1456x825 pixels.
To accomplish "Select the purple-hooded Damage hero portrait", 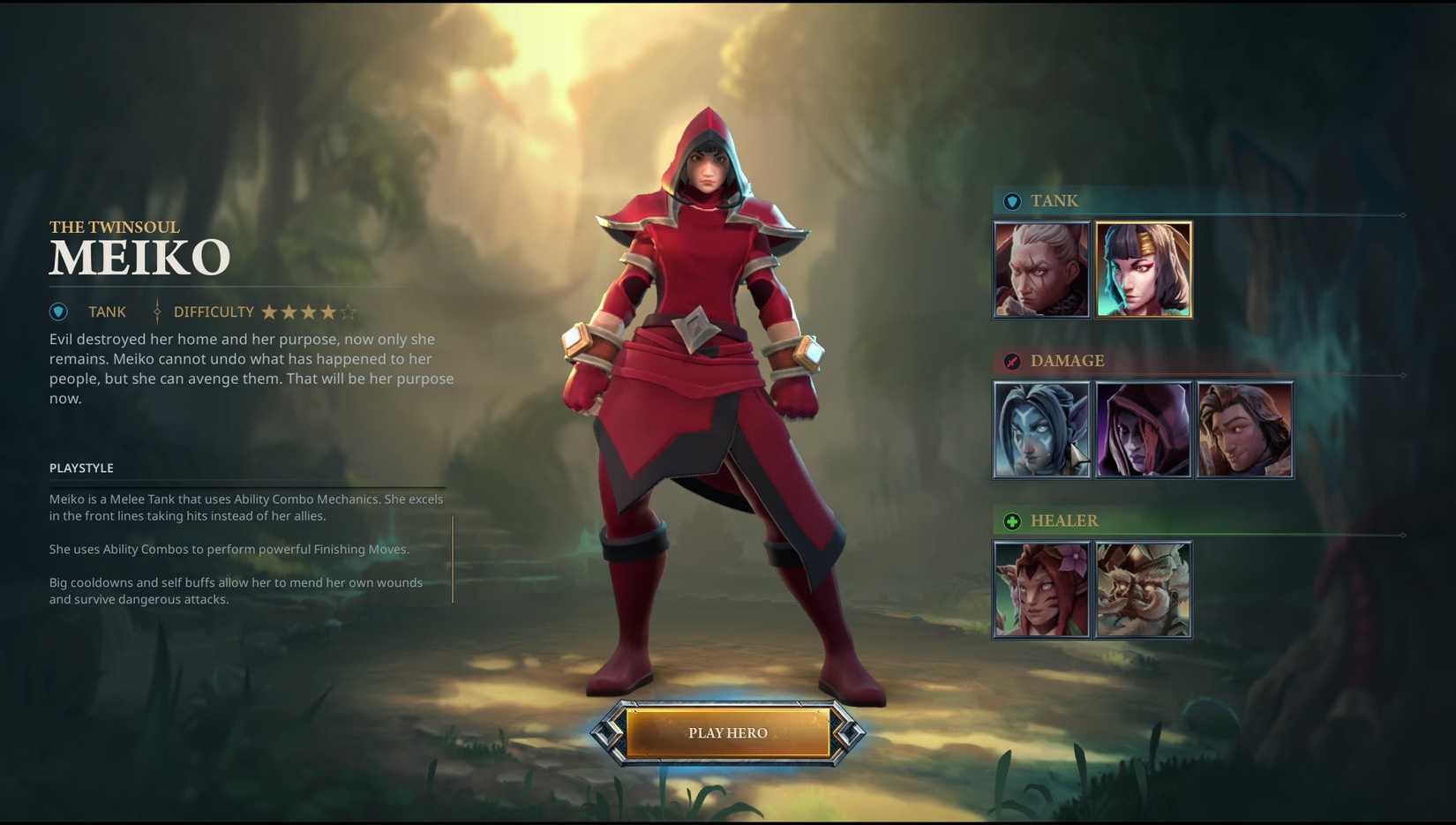I will 1144,430.
